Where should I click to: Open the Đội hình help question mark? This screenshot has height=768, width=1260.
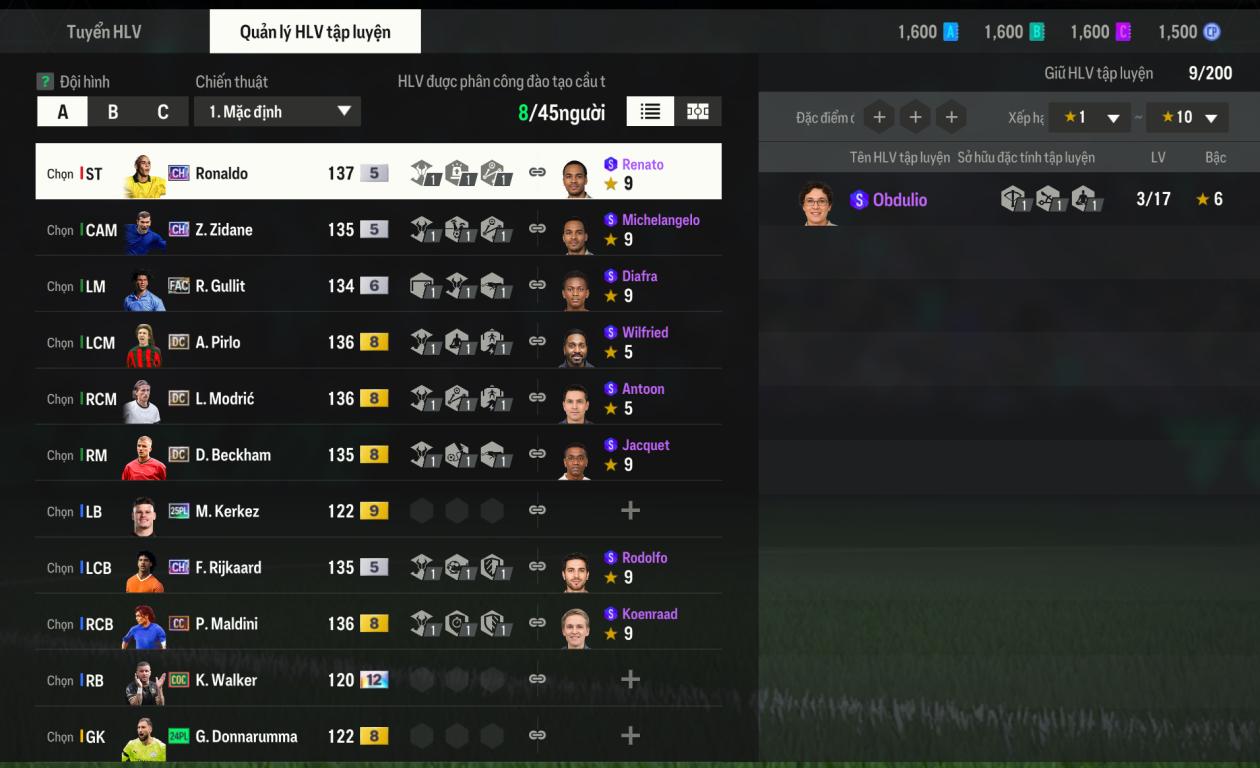[x=45, y=82]
